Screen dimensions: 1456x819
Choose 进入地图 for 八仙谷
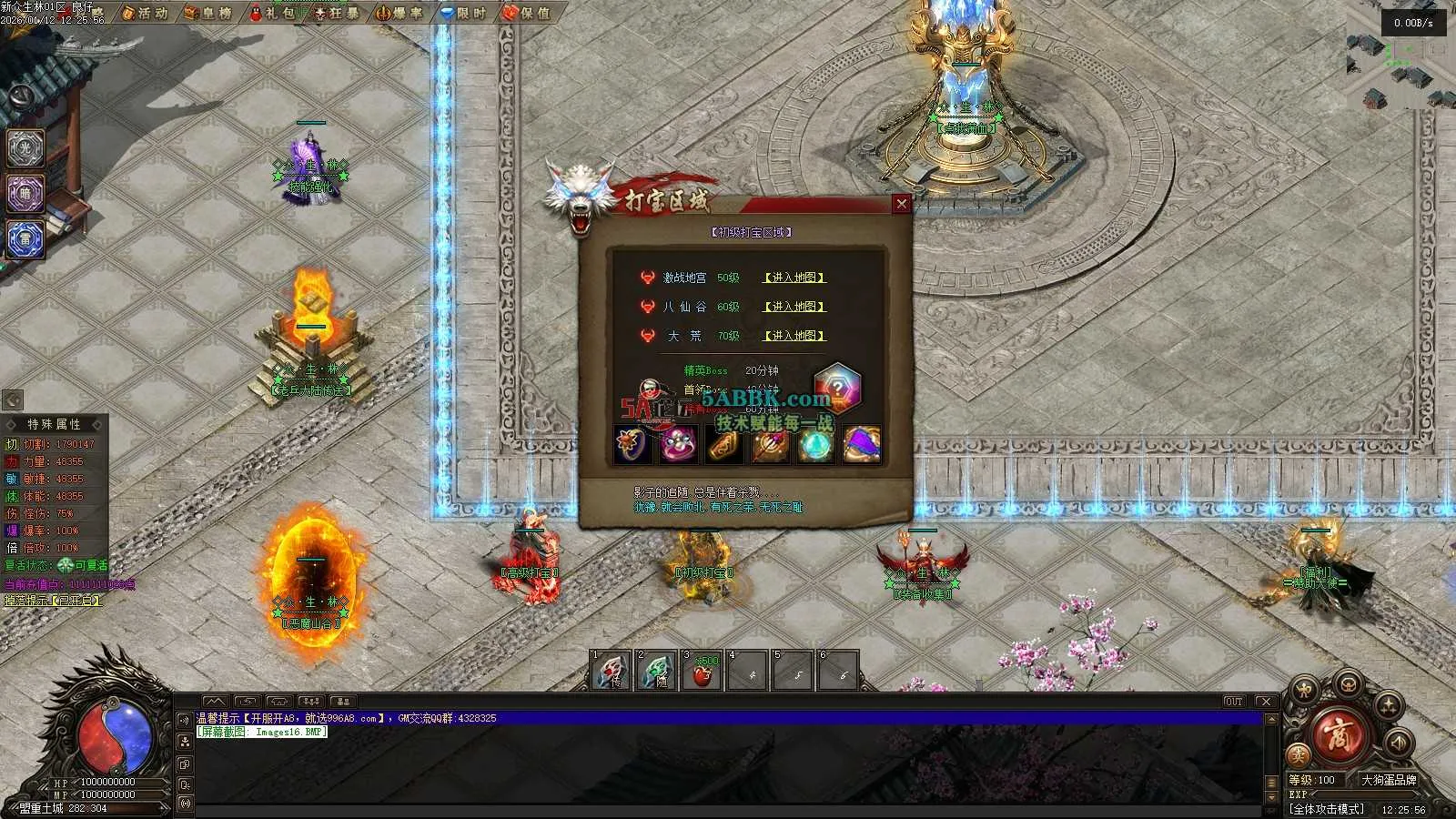pos(794,307)
